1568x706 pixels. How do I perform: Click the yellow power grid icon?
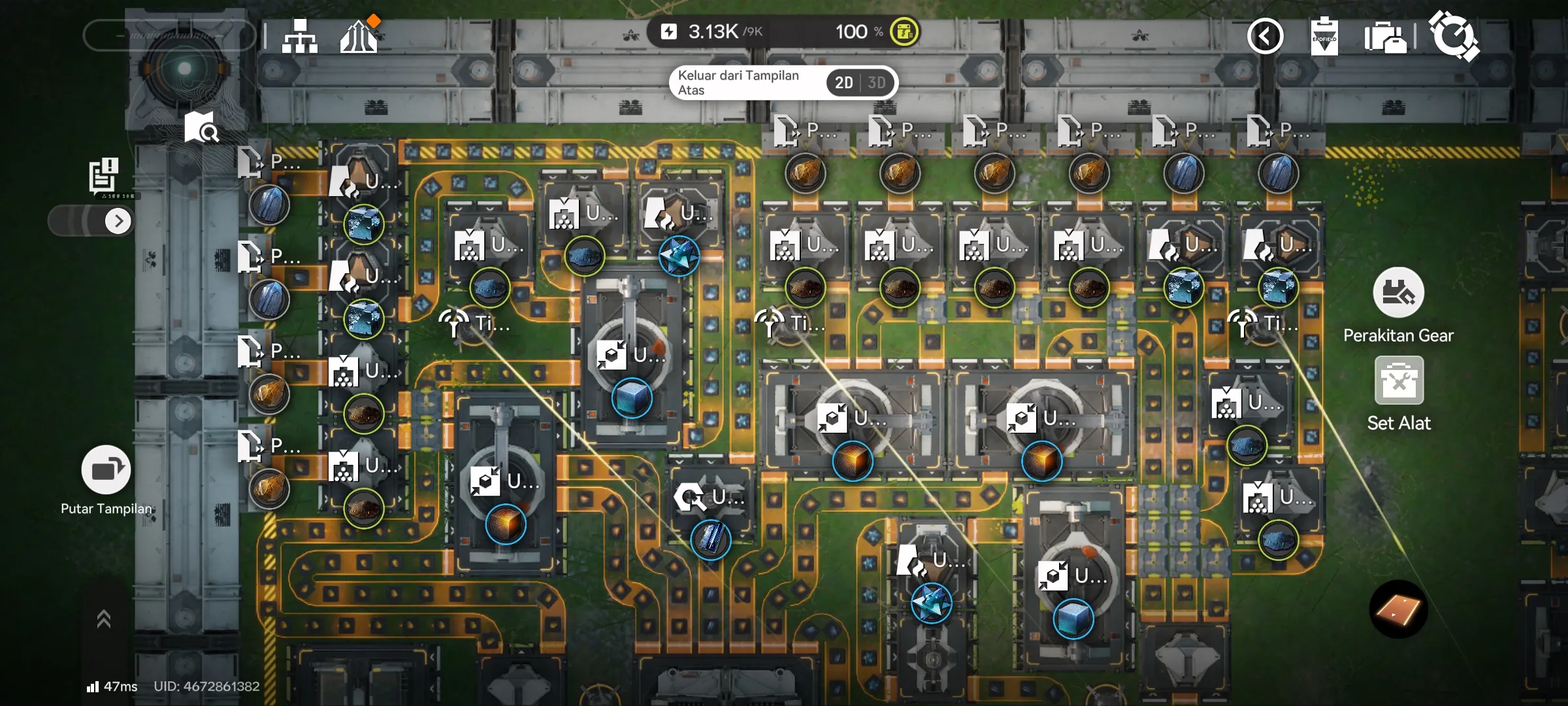tap(904, 32)
